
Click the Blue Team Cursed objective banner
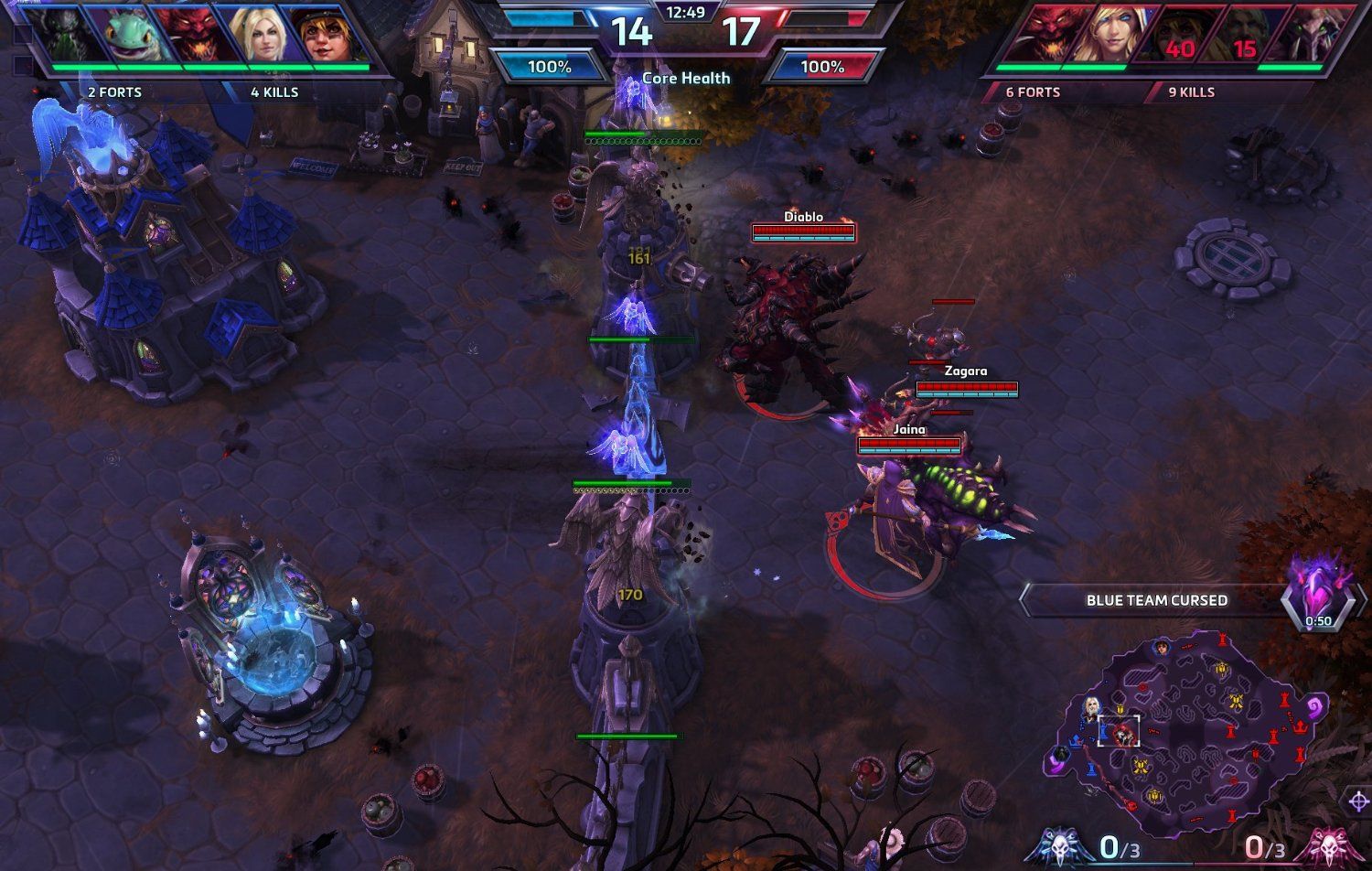click(1156, 600)
